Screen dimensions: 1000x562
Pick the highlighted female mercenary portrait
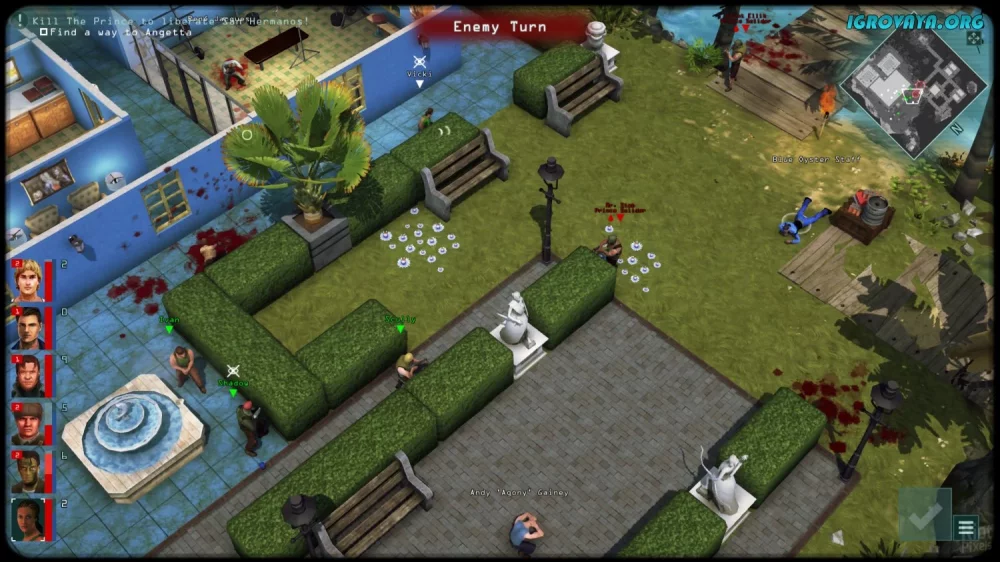27,519
